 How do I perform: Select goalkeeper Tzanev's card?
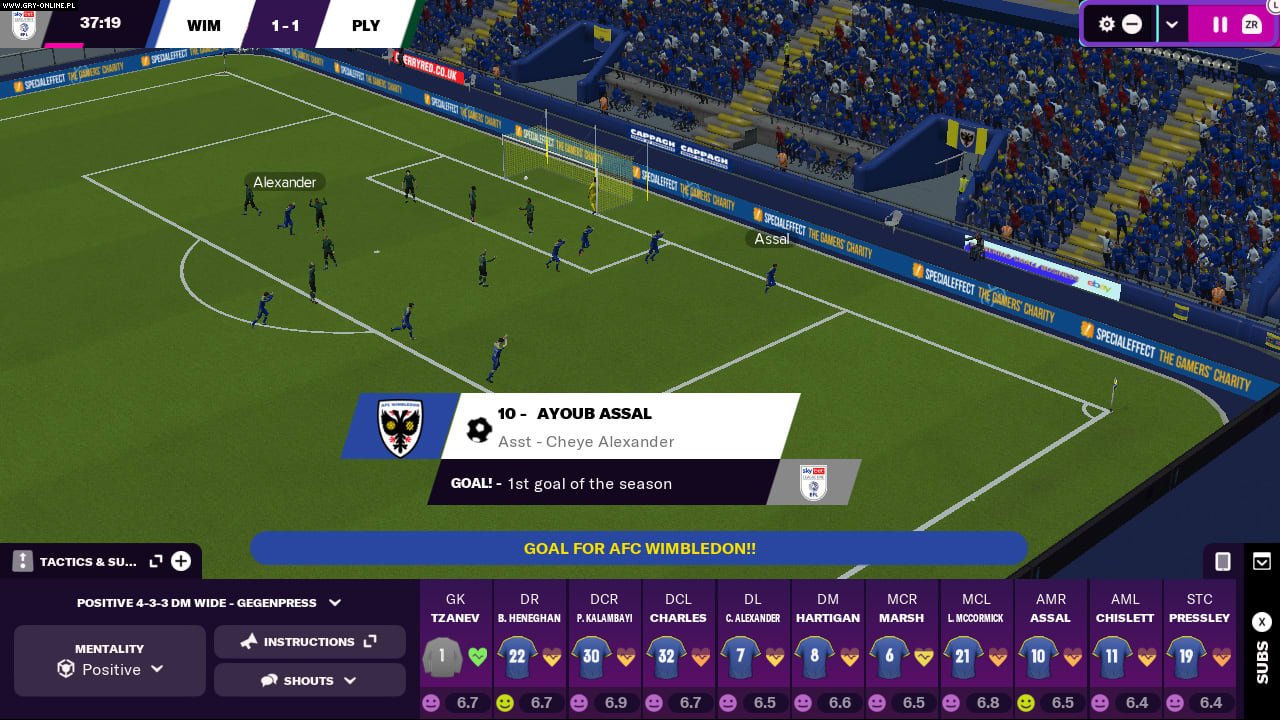click(455, 650)
